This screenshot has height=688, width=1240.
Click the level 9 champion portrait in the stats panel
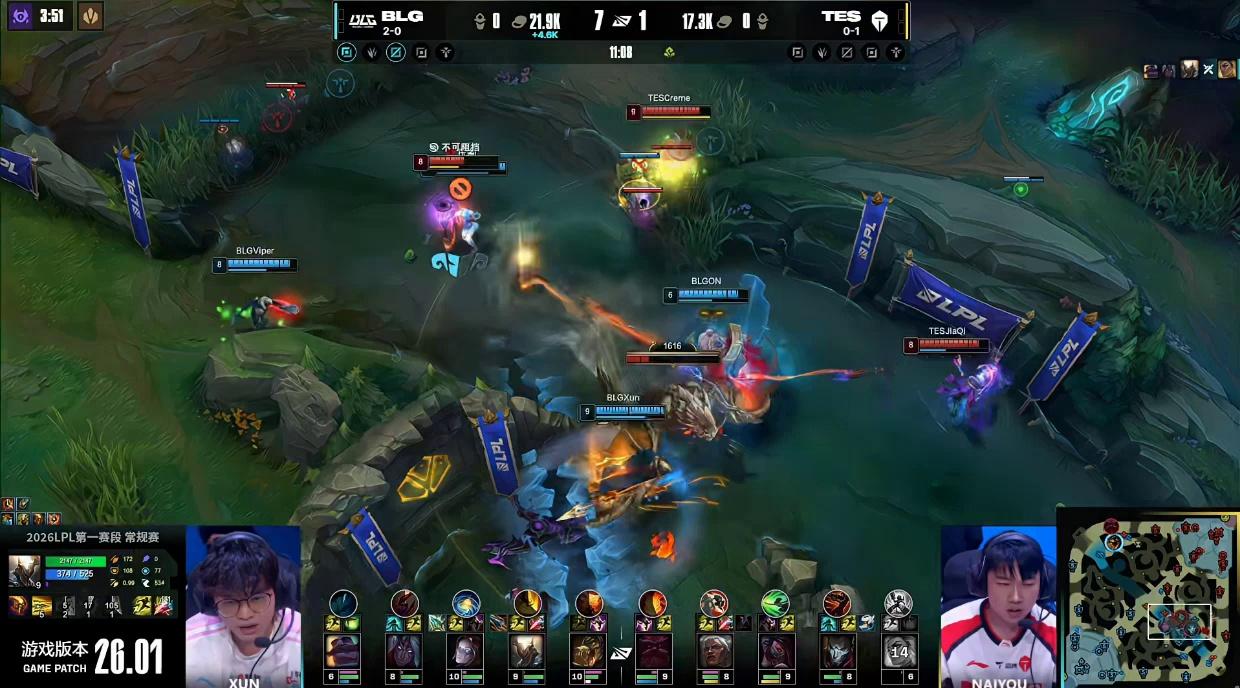pos(24,571)
